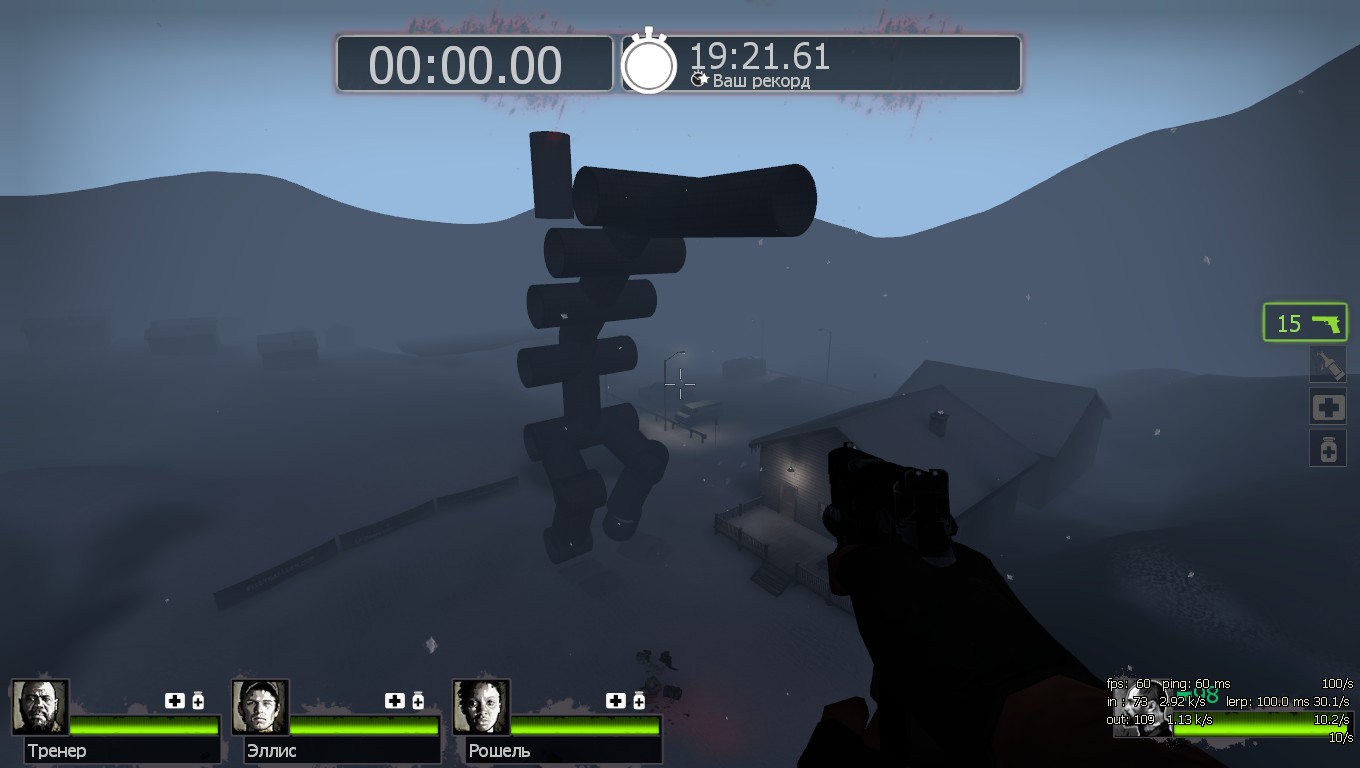
Task: Click Тренер's teammate portrait
Action: tap(40, 707)
